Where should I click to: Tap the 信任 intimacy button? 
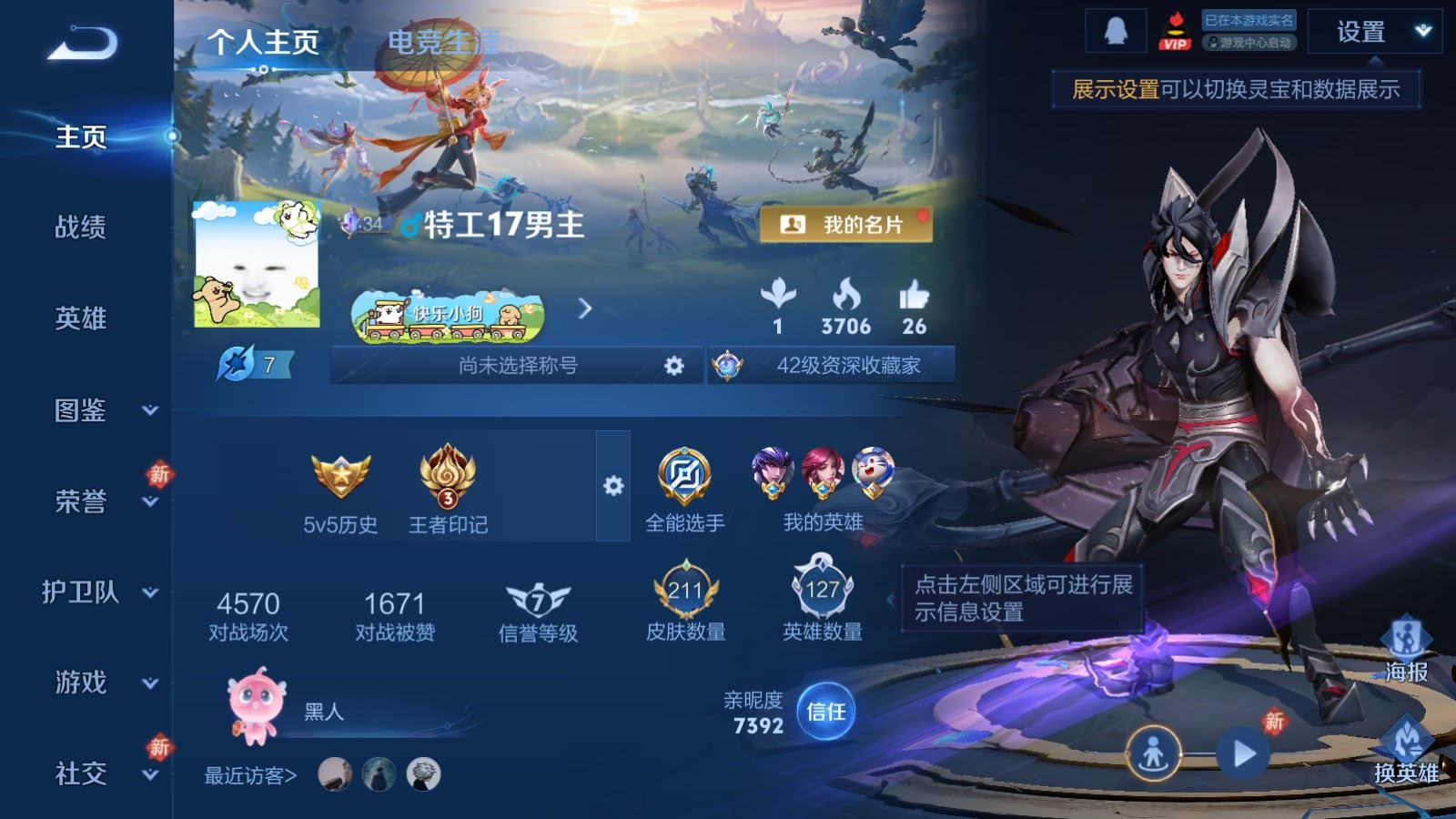pyautogui.click(x=825, y=712)
